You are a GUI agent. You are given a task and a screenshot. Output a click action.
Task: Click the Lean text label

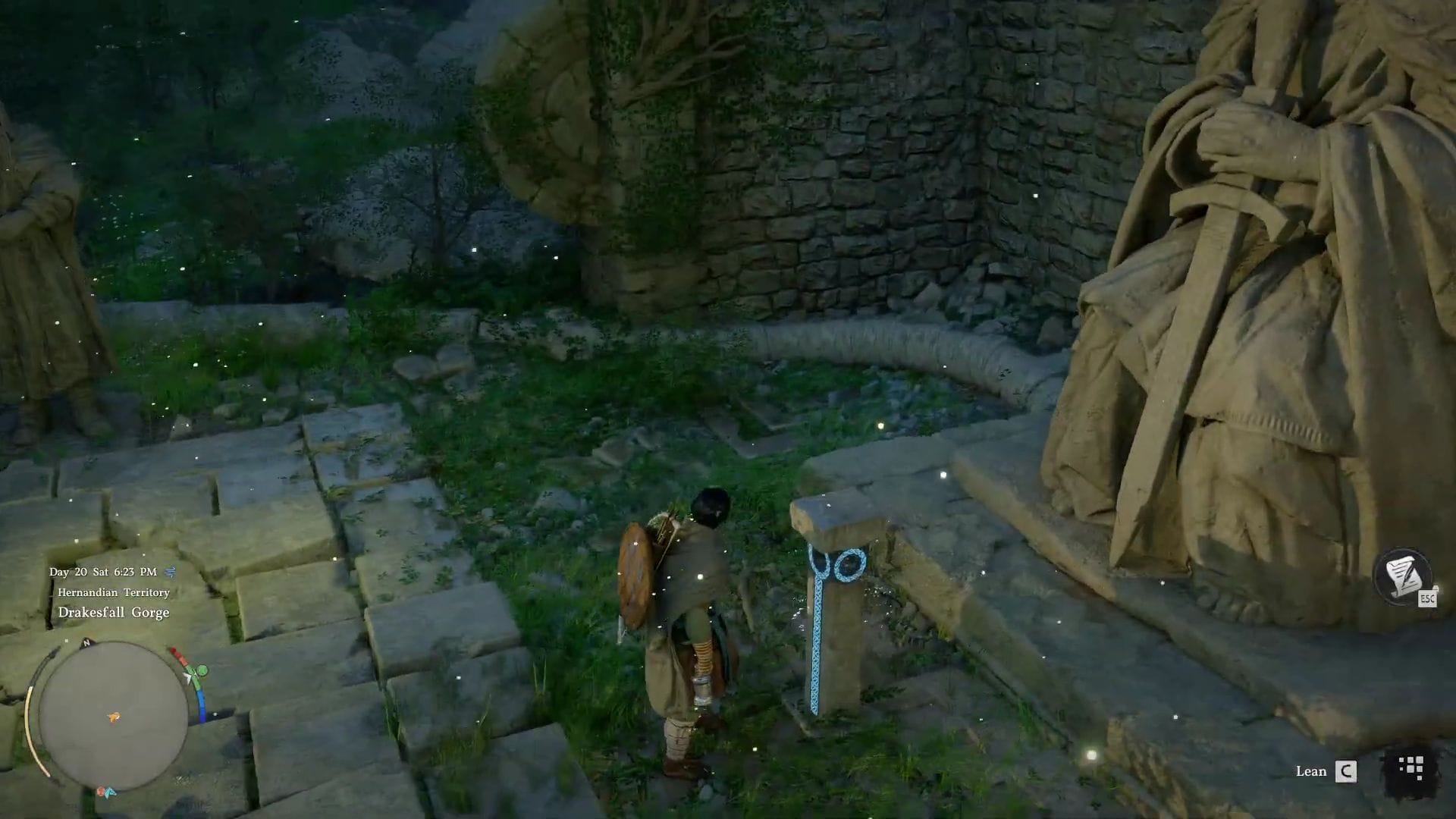(x=1313, y=773)
